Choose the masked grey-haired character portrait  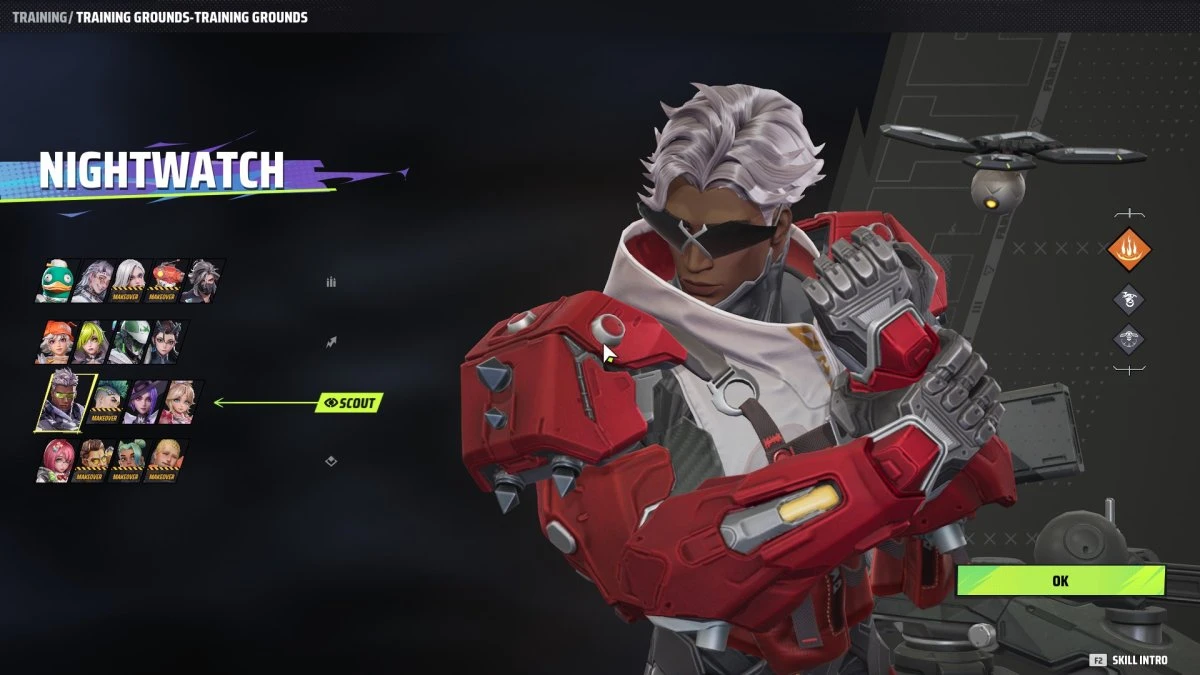(201, 281)
